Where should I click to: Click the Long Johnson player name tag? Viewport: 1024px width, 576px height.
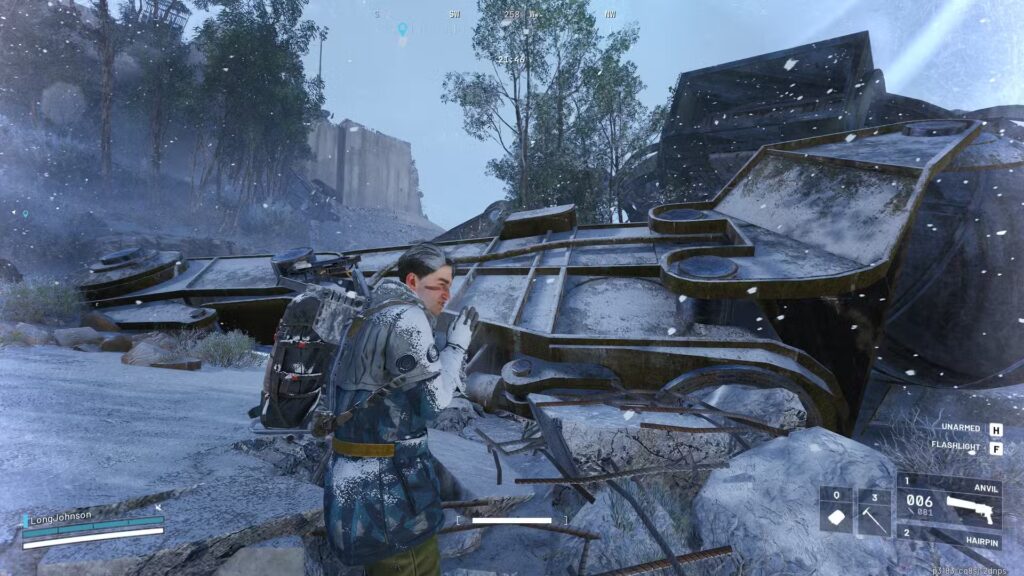[62, 516]
